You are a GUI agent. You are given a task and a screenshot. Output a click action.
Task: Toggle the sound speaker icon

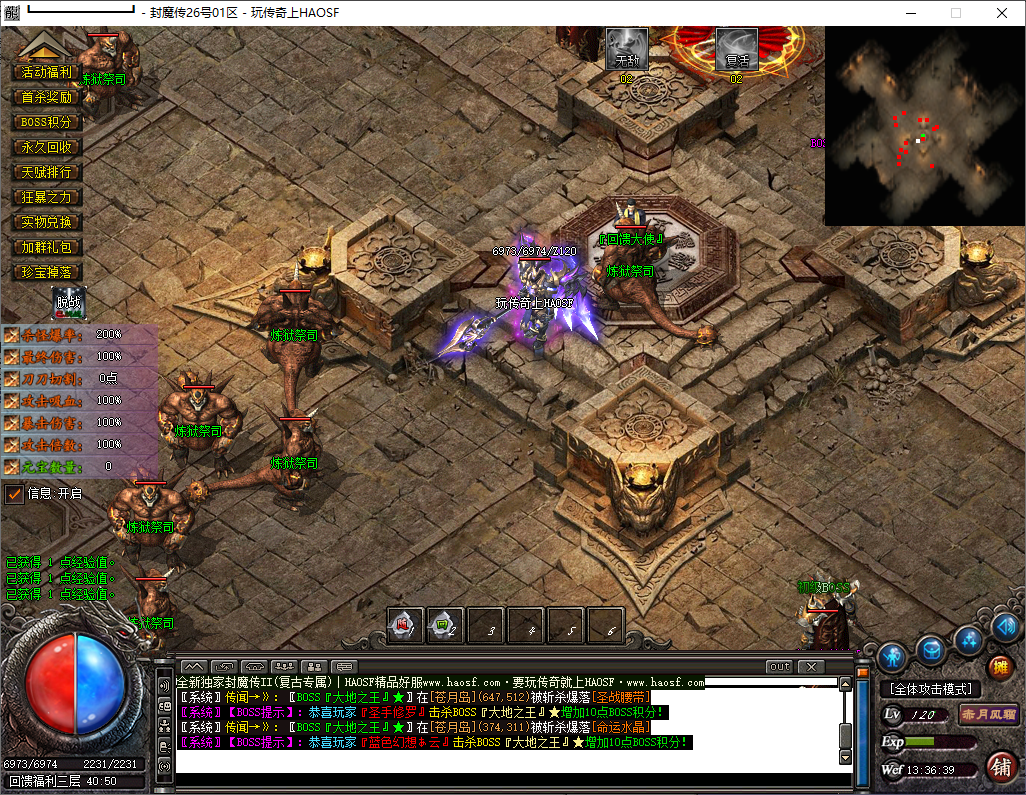pyautogui.click(x=1007, y=627)
